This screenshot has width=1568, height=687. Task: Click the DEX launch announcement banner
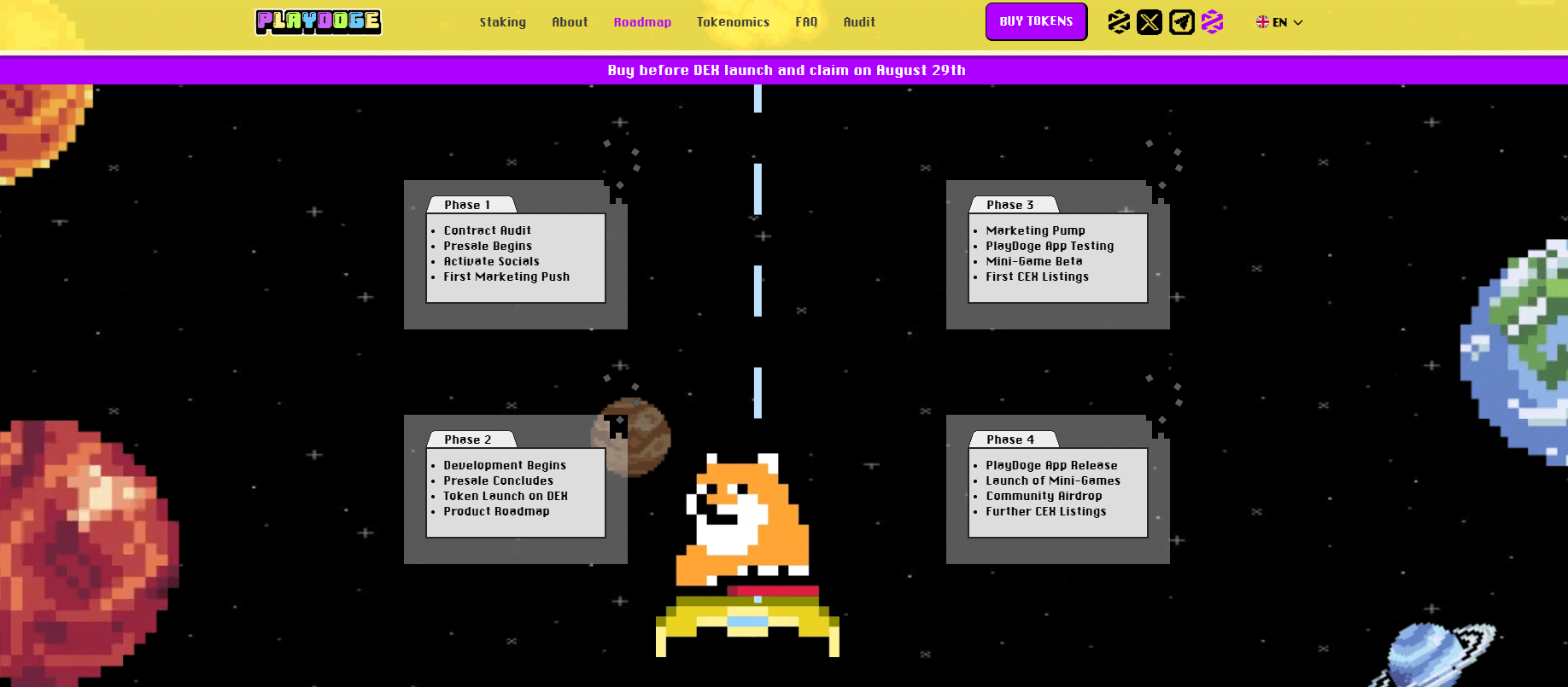coord(785,70)
